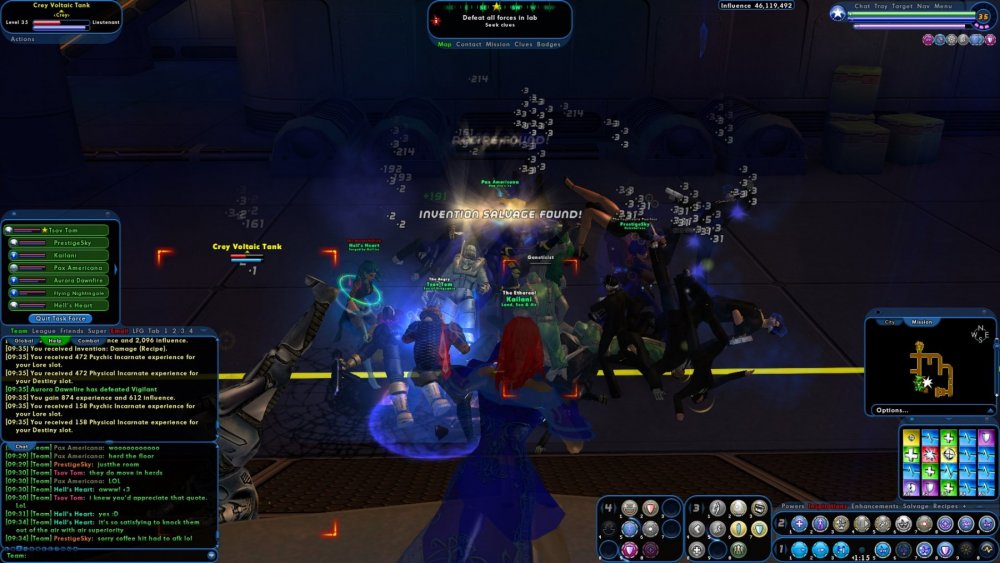The width and height of the screenshot is (1000, 563).
Task: Open the Menu from the status window
Action: tap(943, 6)
